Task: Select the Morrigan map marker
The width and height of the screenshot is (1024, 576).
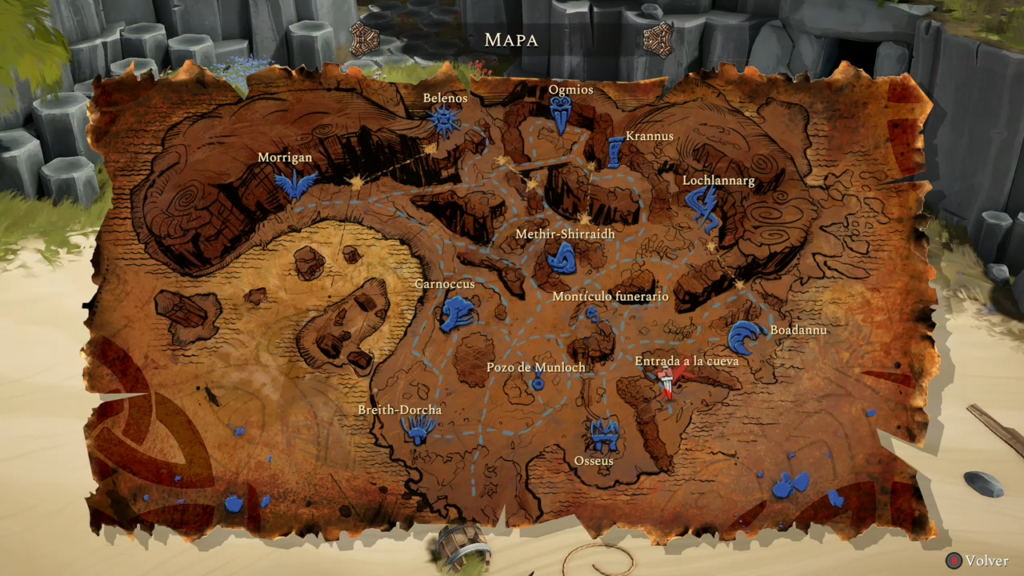Action: (x=296, y=183)
